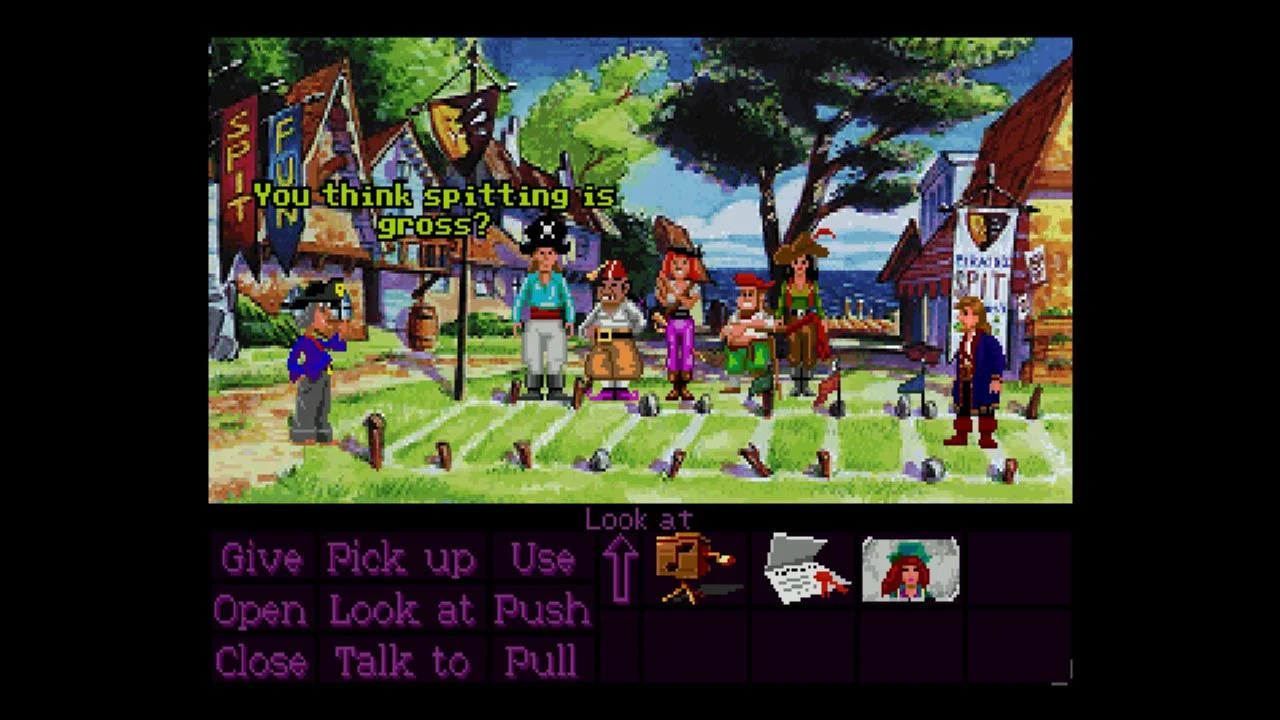Choose the Give verb
Image resolution: width=1280 pixels, height=720 pixels.
[x=259, y=559]
